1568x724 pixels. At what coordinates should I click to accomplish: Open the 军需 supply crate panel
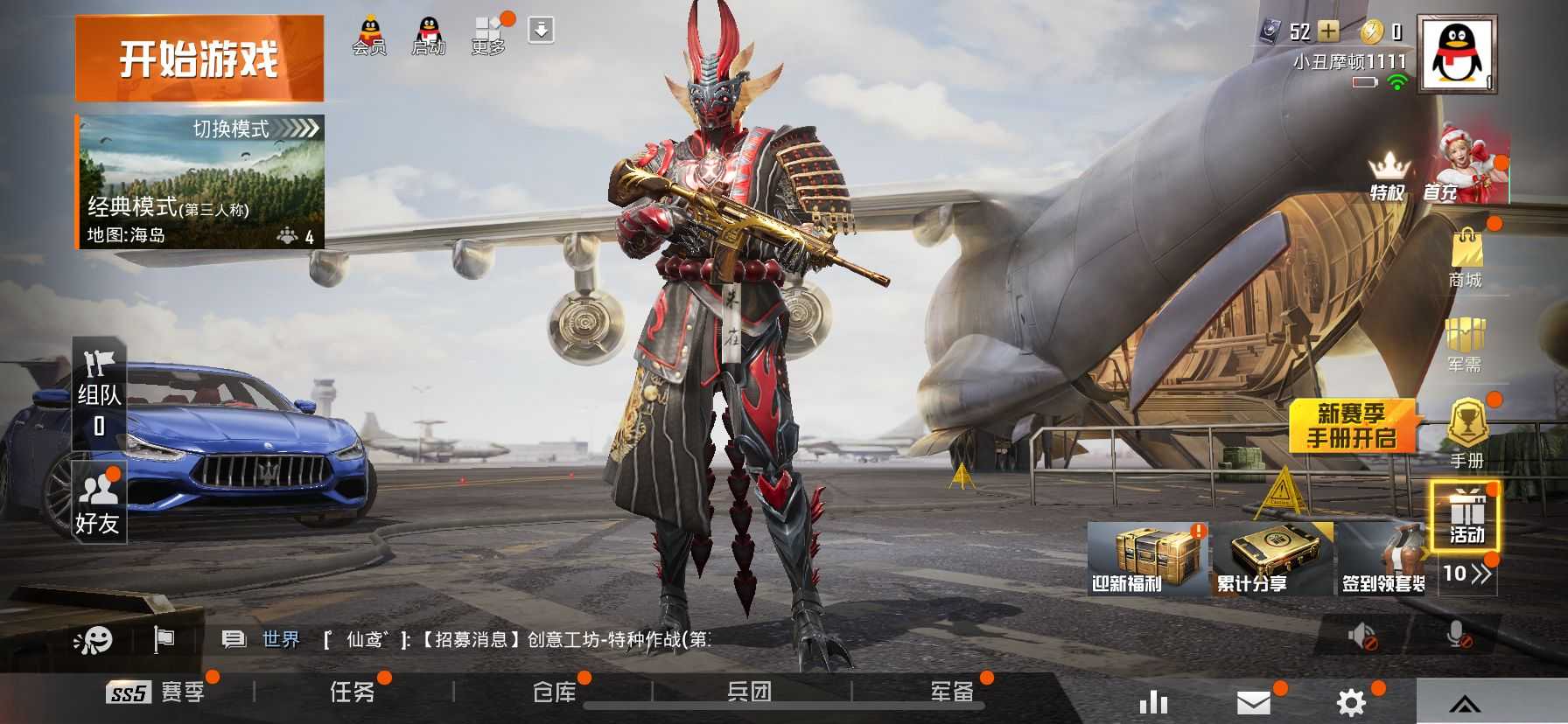1466,347
